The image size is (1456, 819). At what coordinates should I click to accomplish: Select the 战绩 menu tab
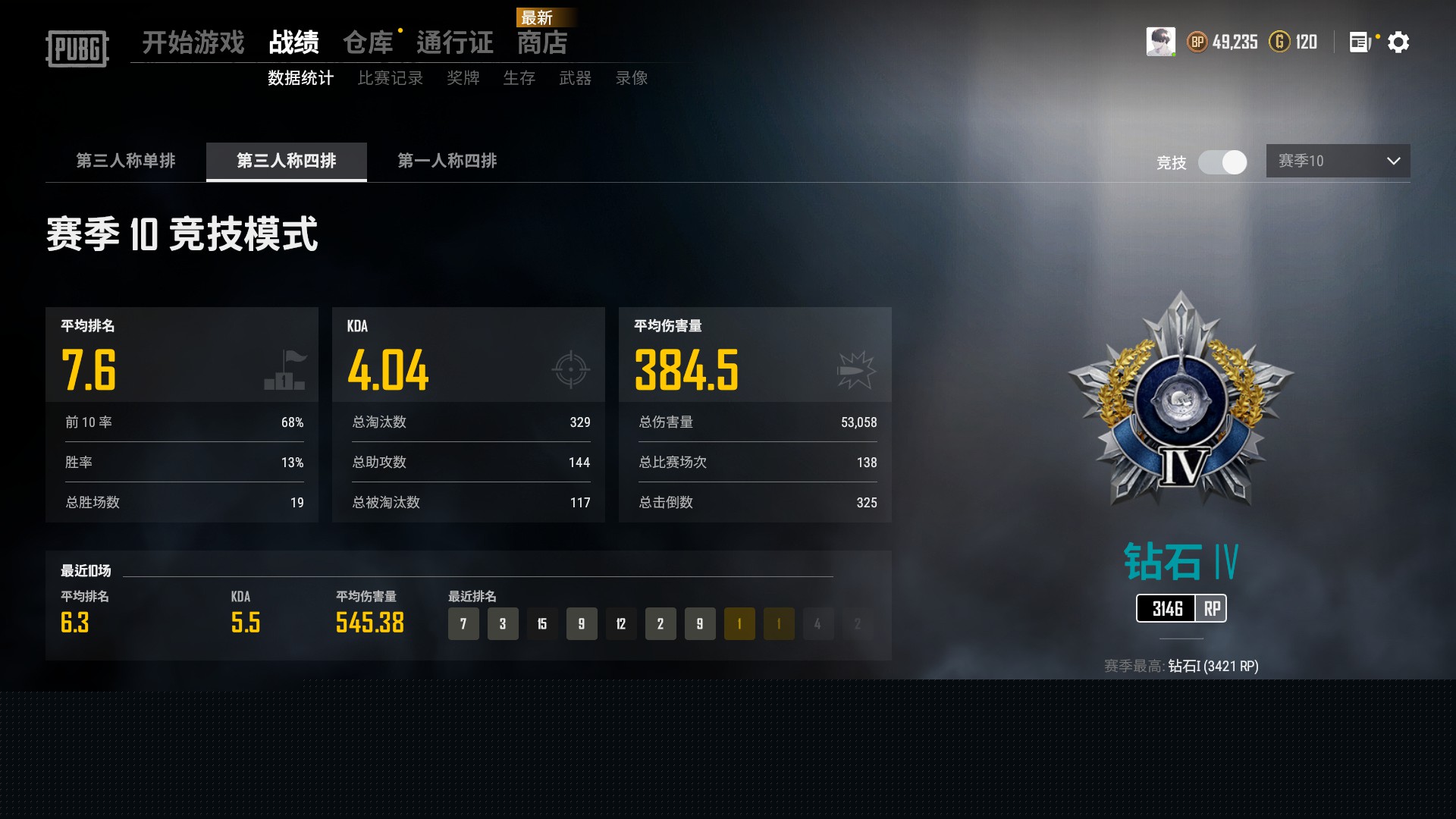(294, 42)
